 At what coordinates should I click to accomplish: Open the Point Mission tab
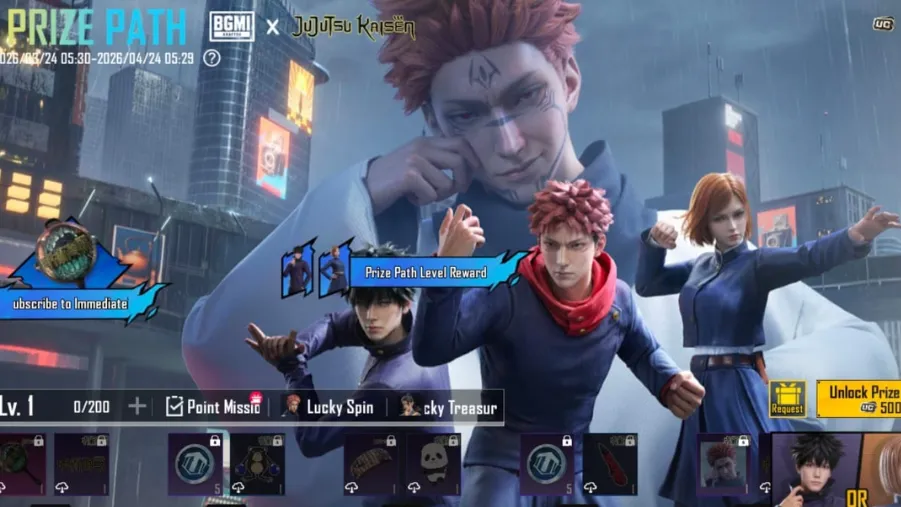pyautogui.click(x=212, y=406)
